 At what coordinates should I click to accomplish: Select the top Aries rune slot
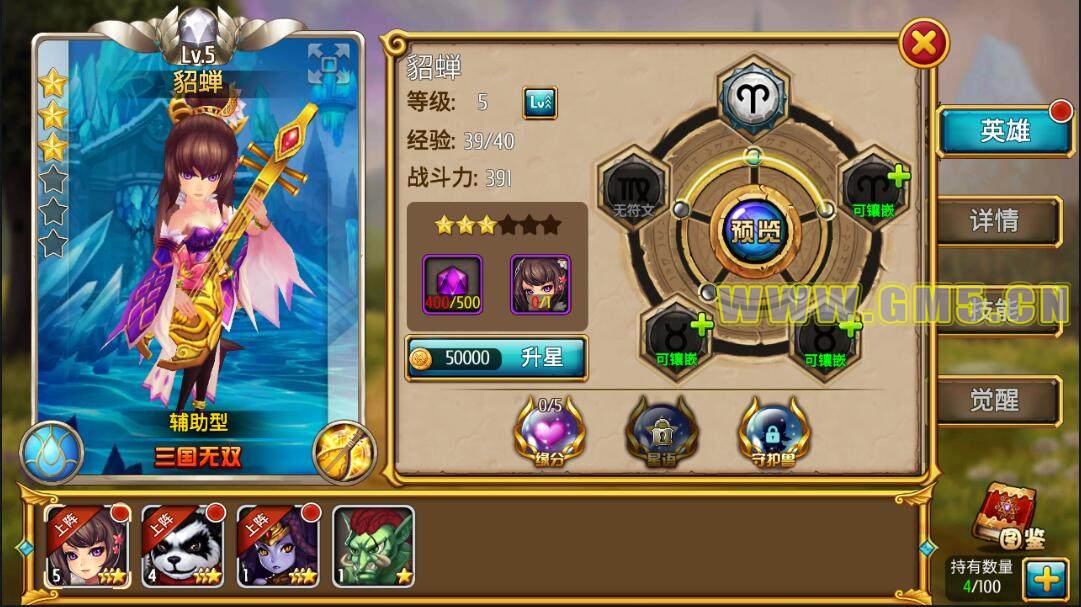[754, 96]
